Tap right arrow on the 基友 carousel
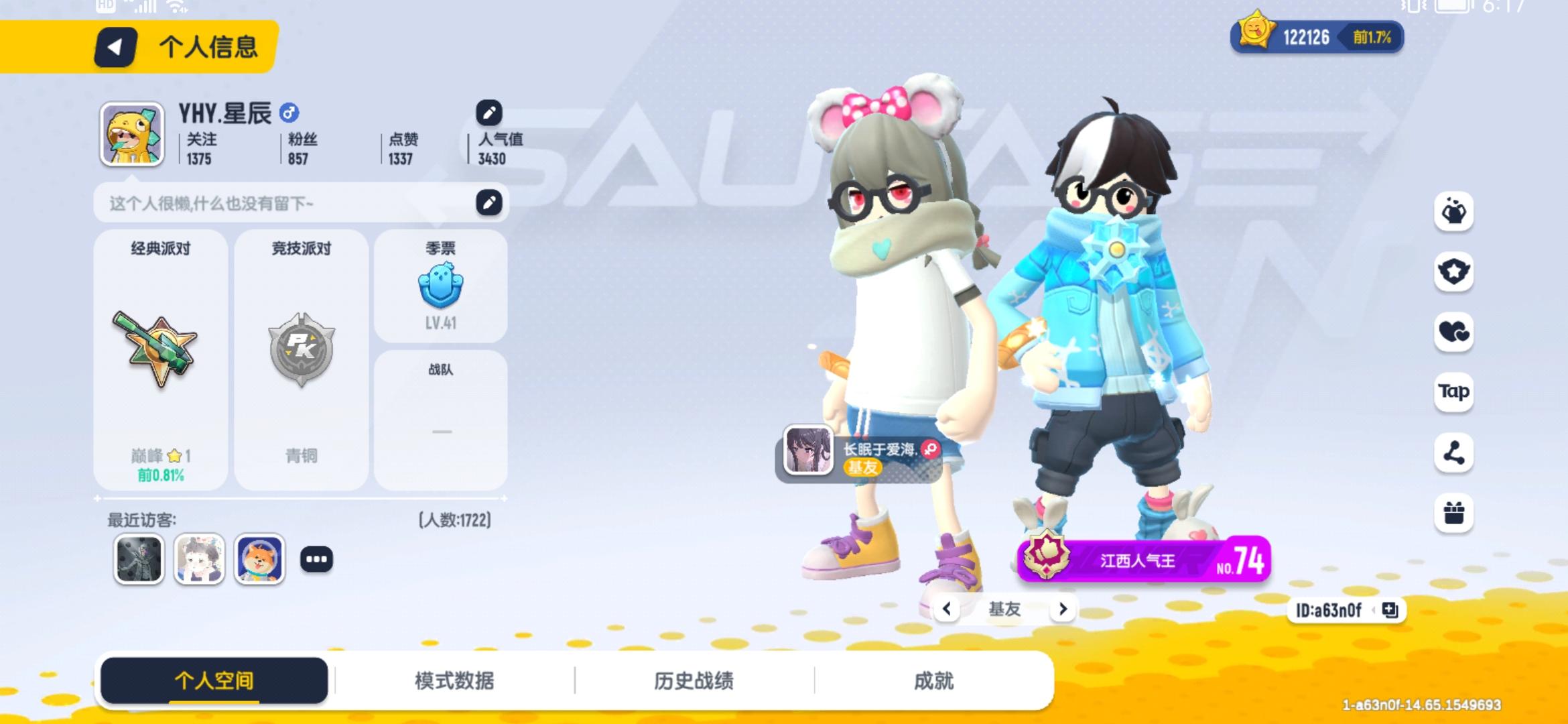1568x724 pixels. click(1063, 609)
